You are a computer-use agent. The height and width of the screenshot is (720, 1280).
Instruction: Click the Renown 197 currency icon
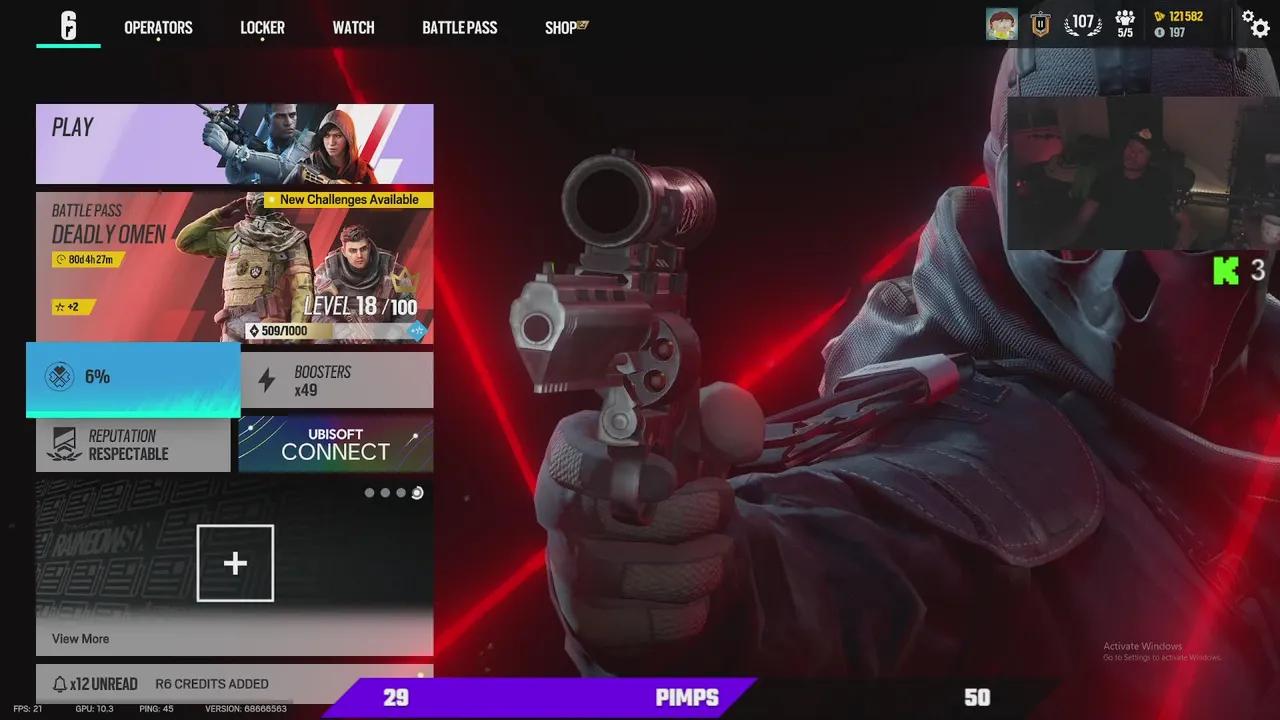(x=1160, y=31)
